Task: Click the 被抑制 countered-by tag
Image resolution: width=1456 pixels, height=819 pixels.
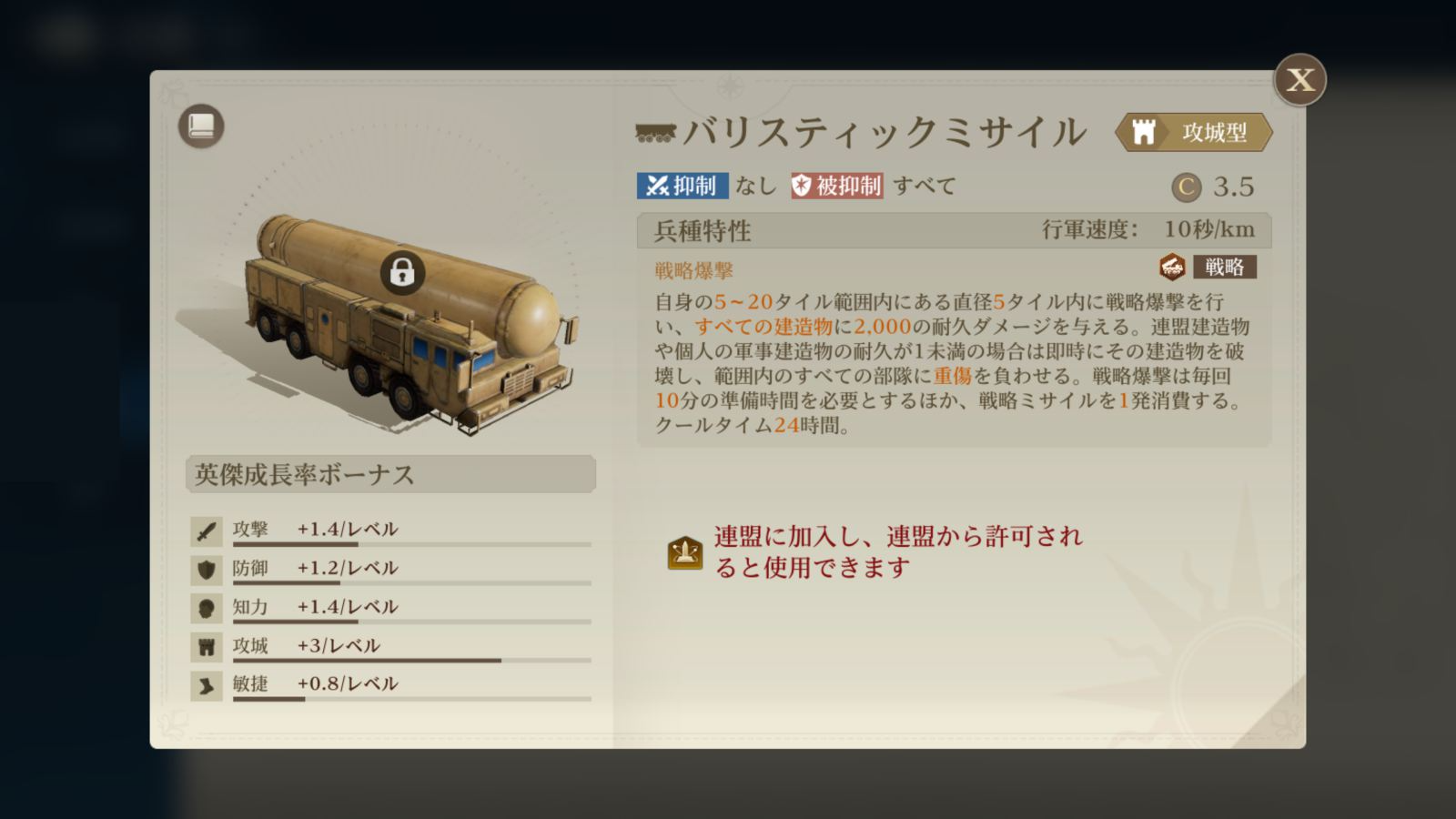Action: [x=836, y=186]
